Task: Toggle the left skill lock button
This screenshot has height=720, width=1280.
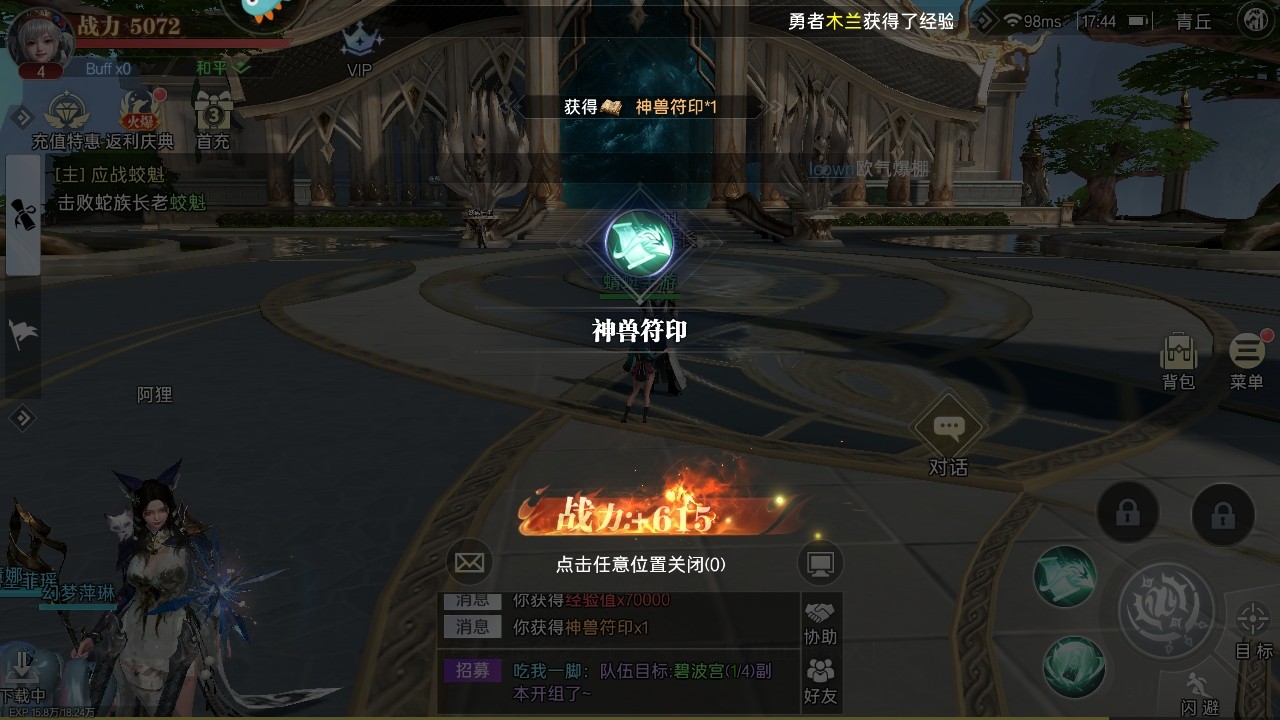Action: (x=1128, y=513)
